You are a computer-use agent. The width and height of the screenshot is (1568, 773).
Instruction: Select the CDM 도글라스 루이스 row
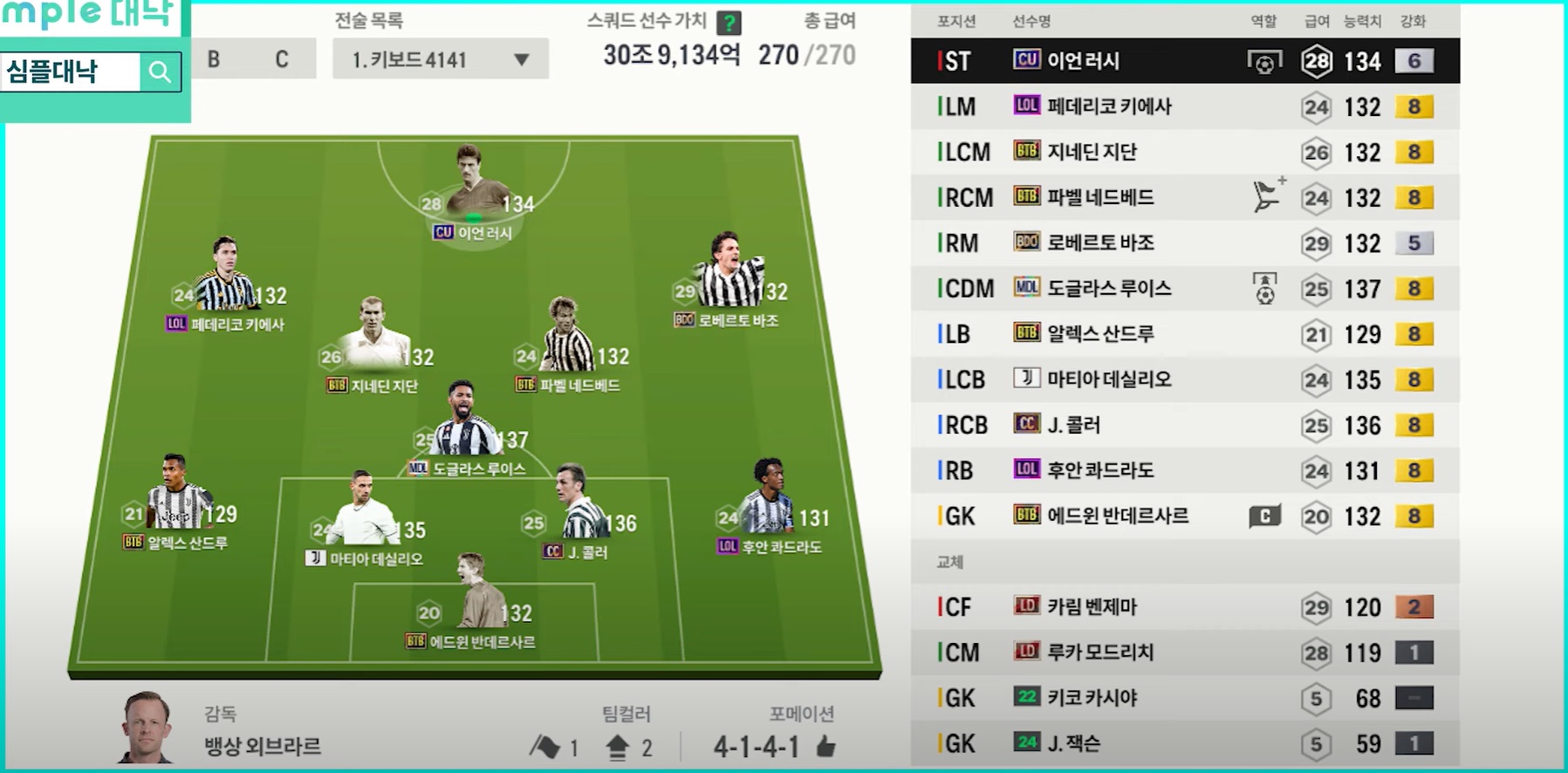click(1184, 289)
